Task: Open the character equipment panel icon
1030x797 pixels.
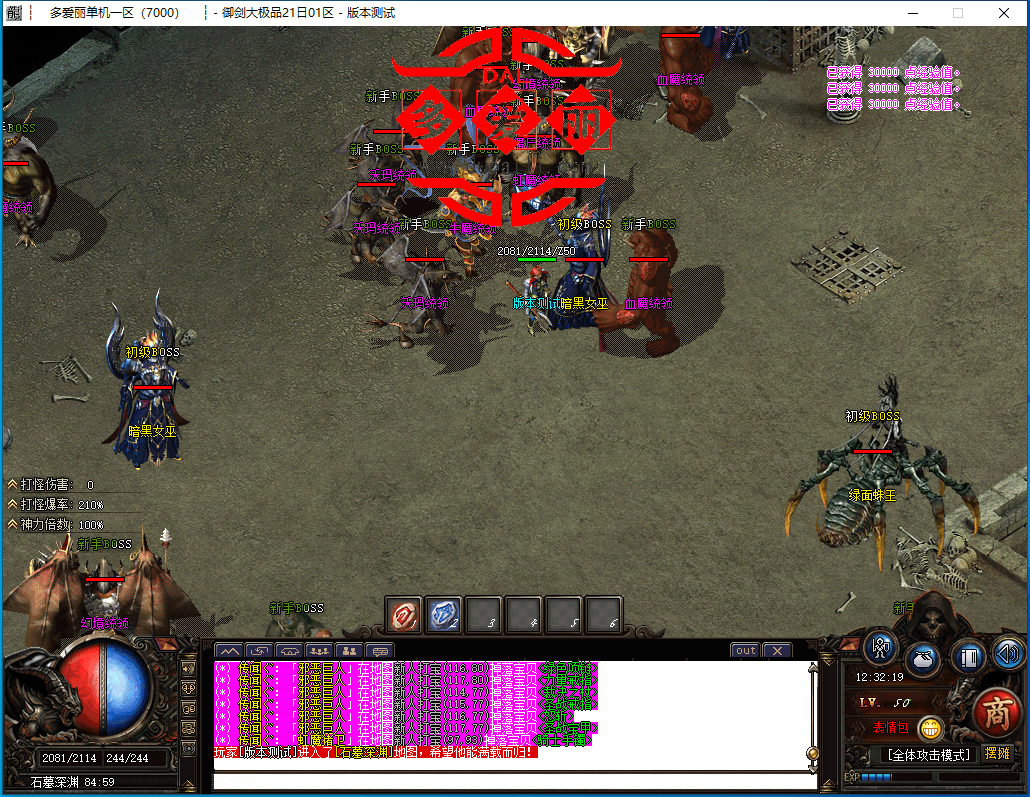Action: 880,649
